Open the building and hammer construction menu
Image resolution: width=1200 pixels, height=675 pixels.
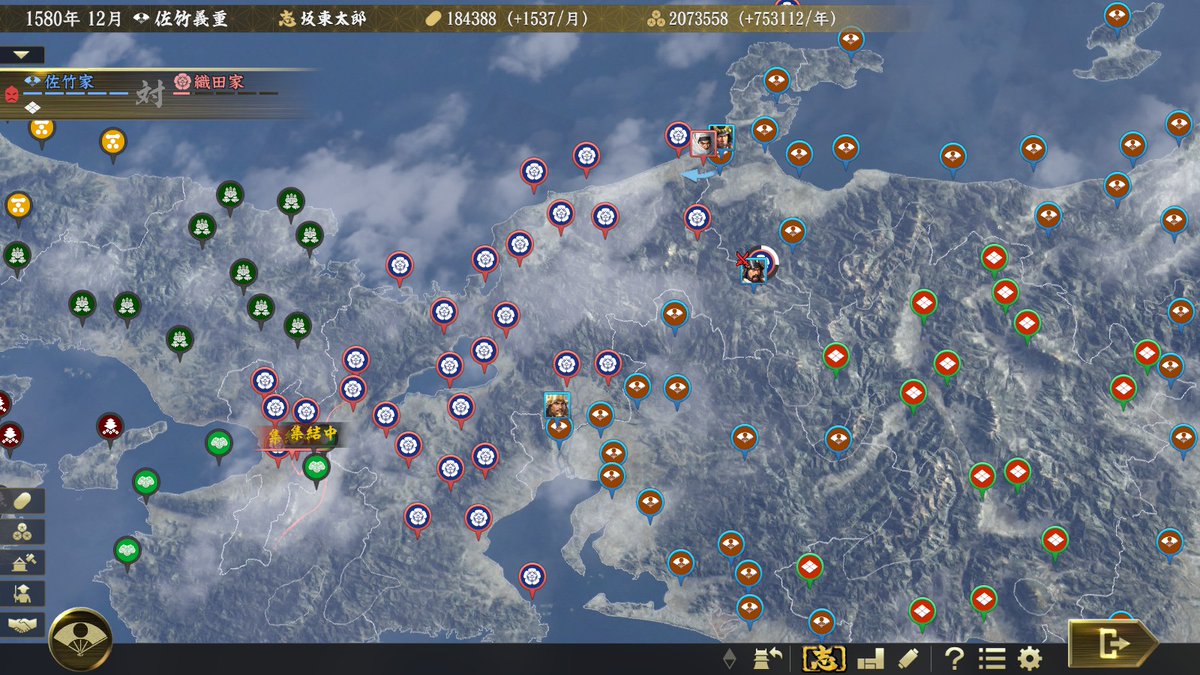[x=22, y=563]
